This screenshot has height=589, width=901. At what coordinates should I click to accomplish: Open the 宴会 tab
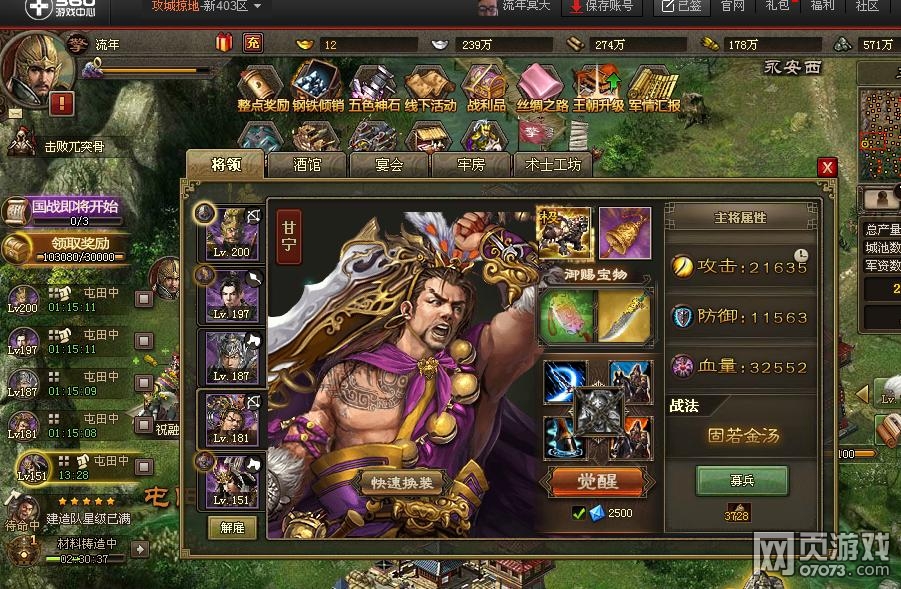[x=388, y=165]
